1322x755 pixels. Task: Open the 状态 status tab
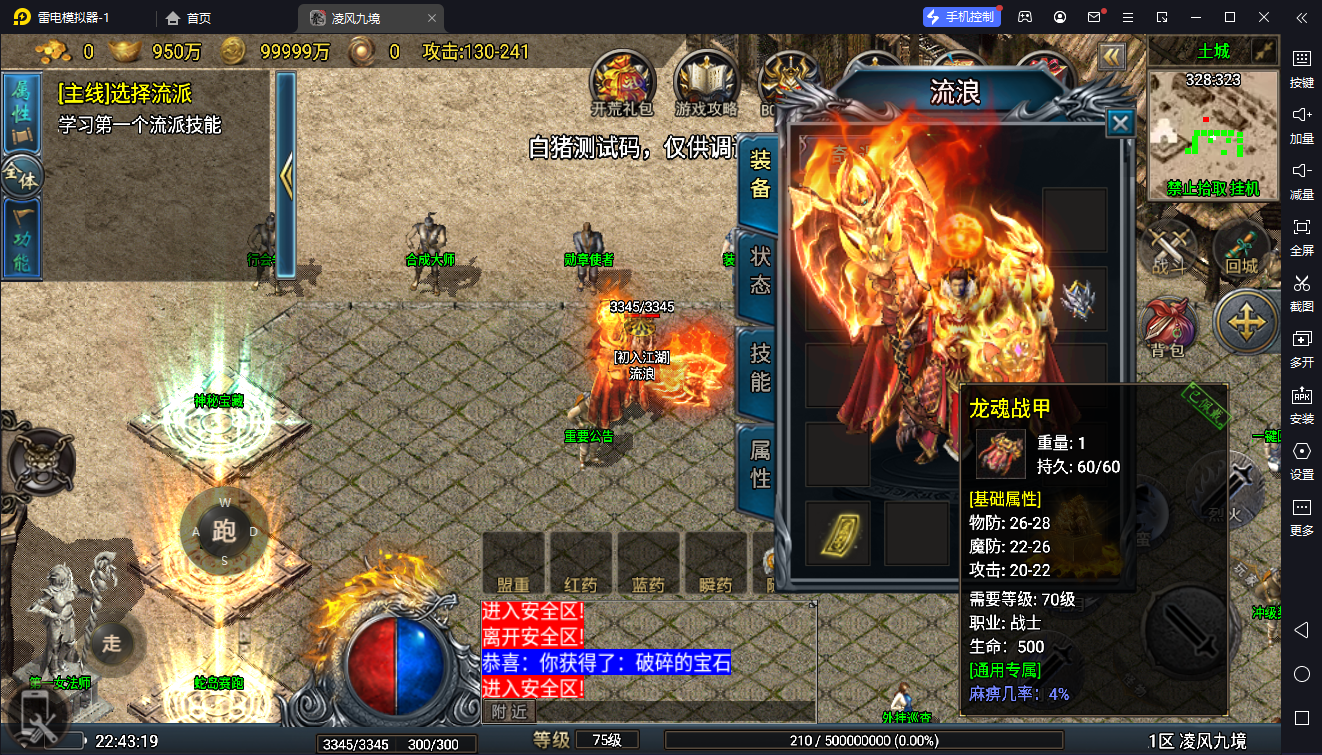click(760, 272)
